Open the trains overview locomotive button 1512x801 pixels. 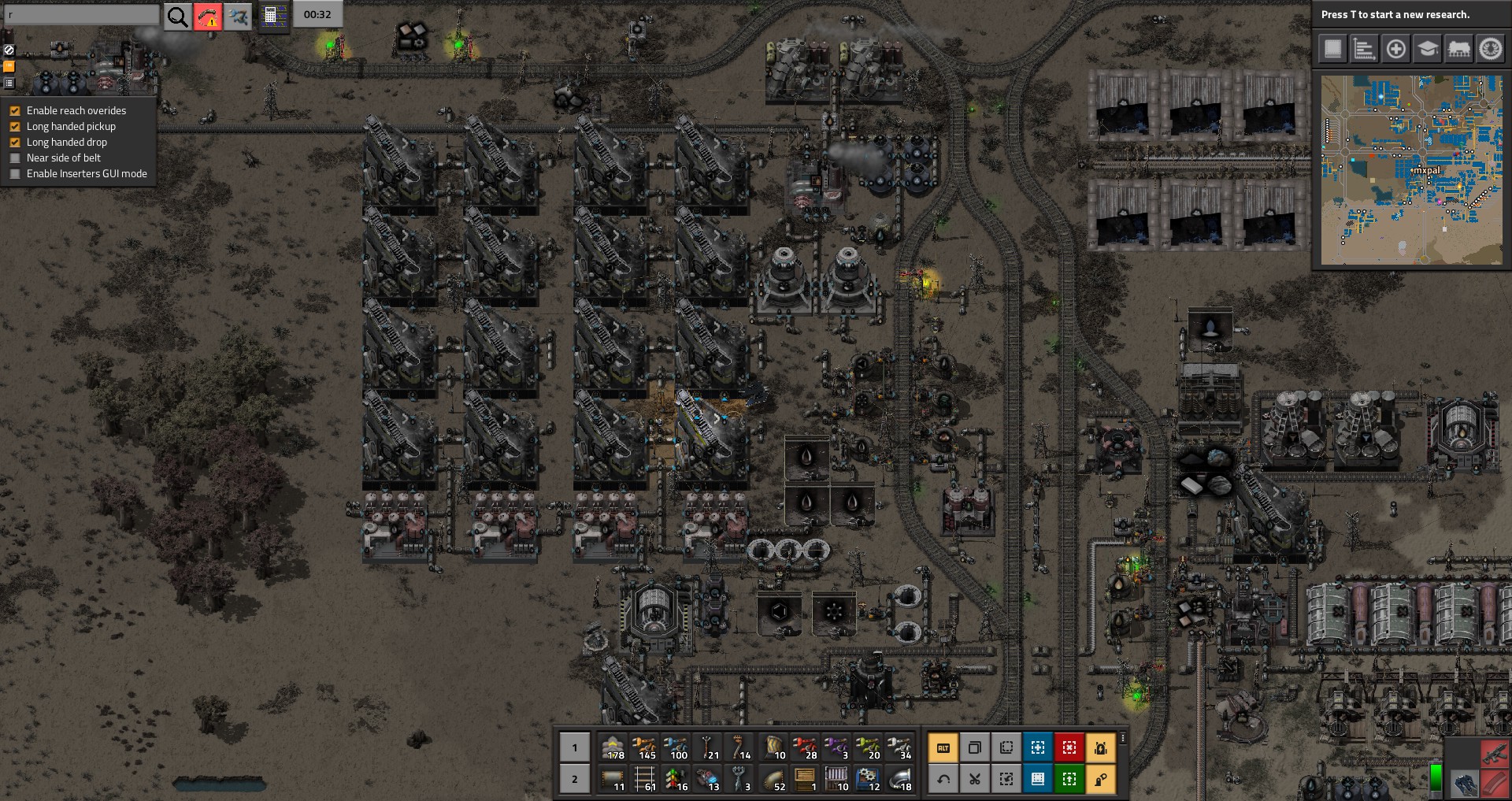pyautogui.click(x=1458, y=49)
